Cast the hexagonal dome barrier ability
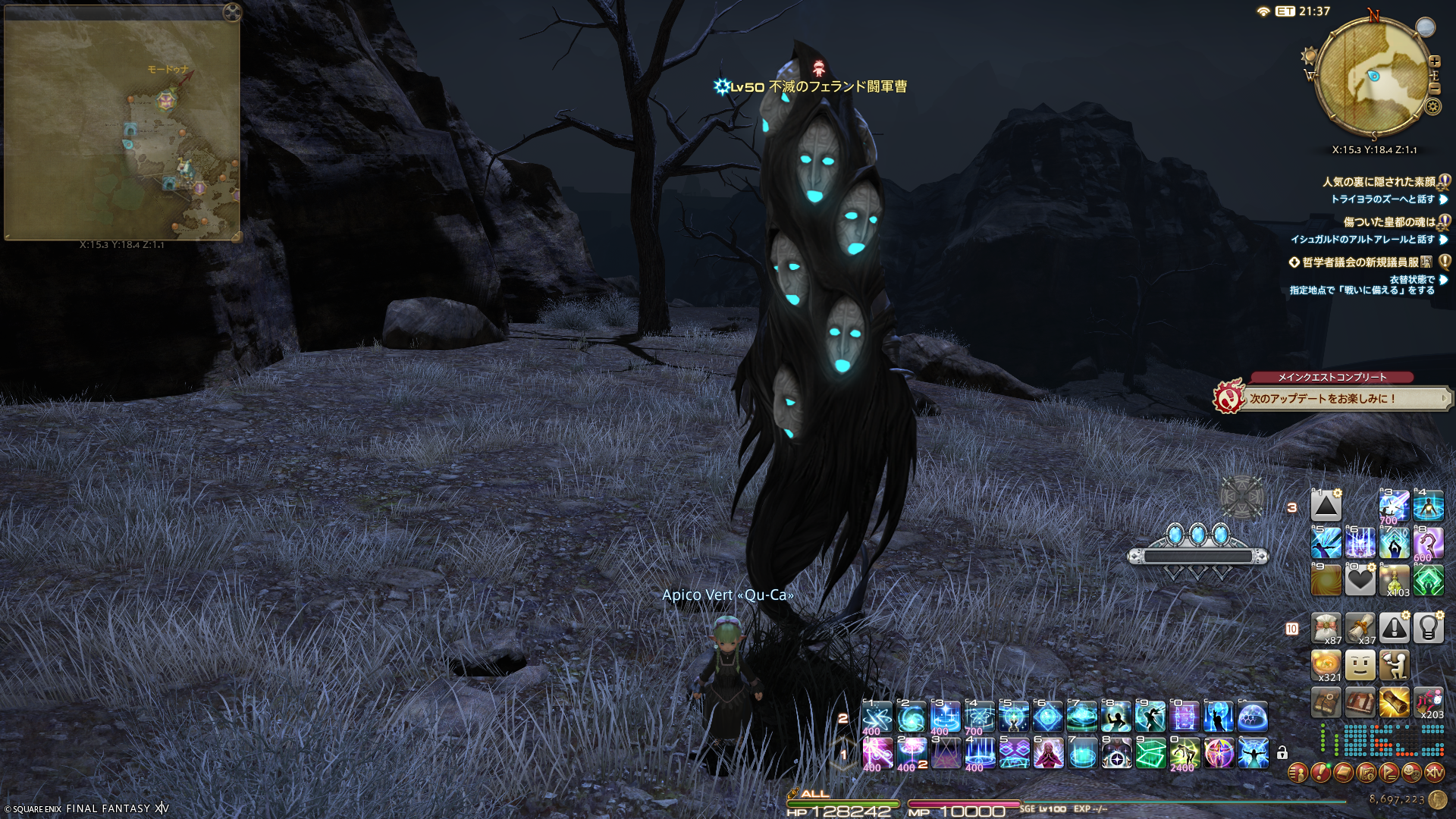 [1252, 717]
